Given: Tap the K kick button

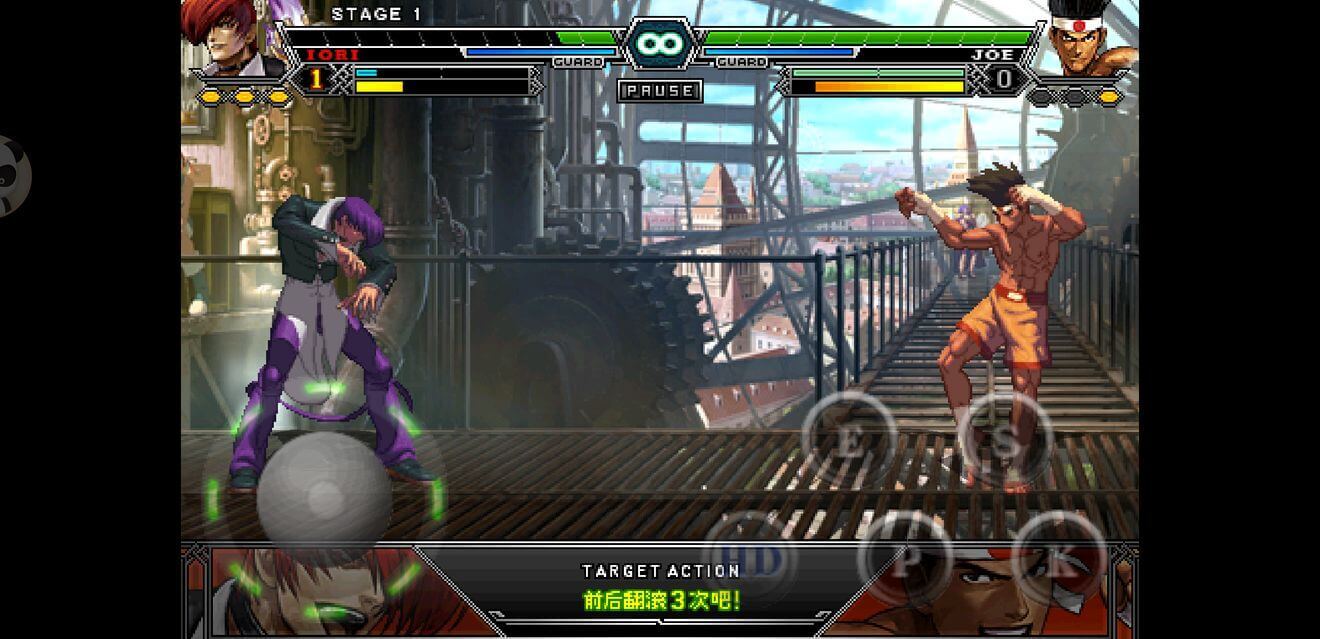Looking at the screenshot, I should click(x=1059, y=561).
